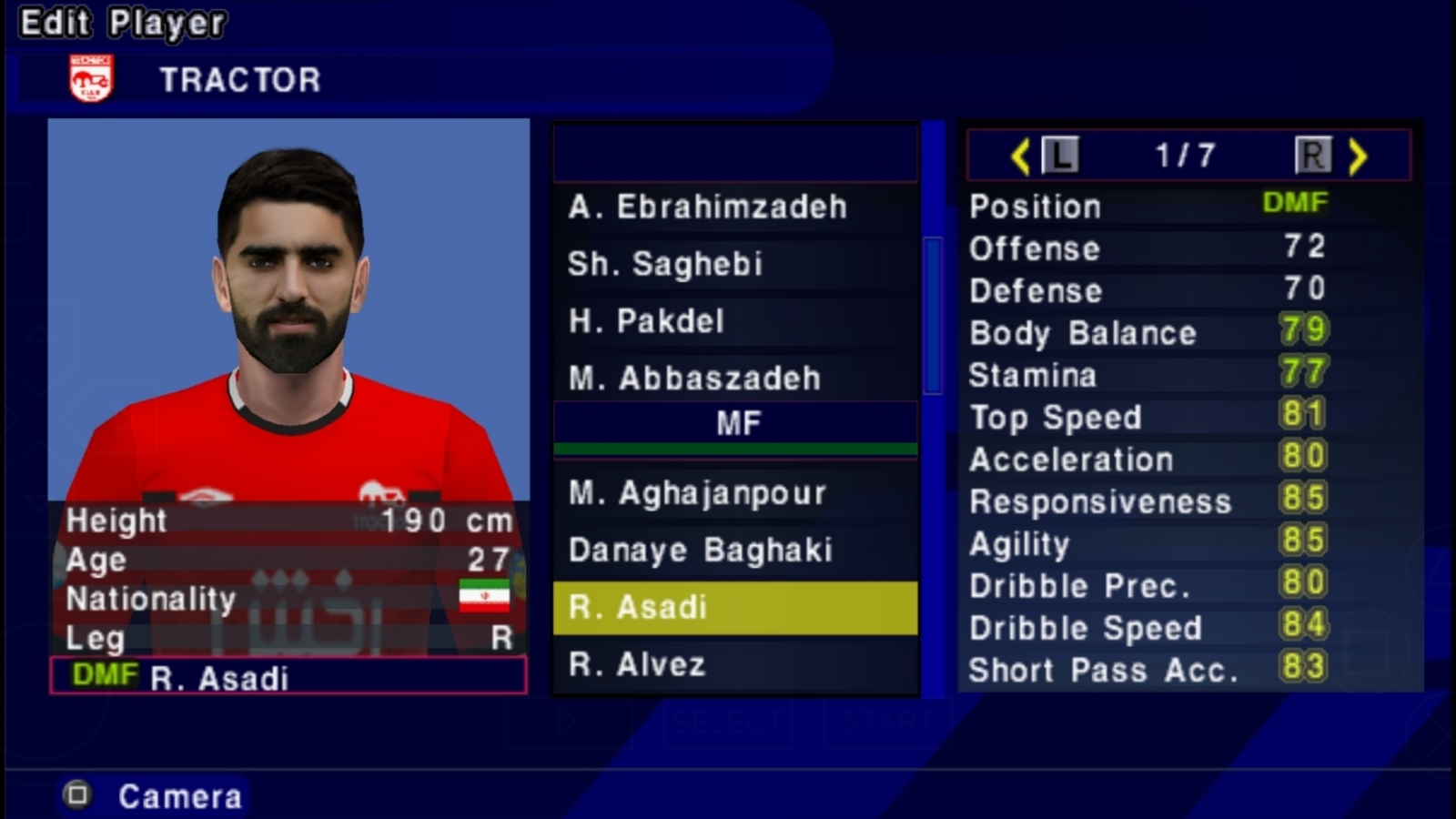
Task: Click the green DMF position indicator
Action: (1295, 203)
